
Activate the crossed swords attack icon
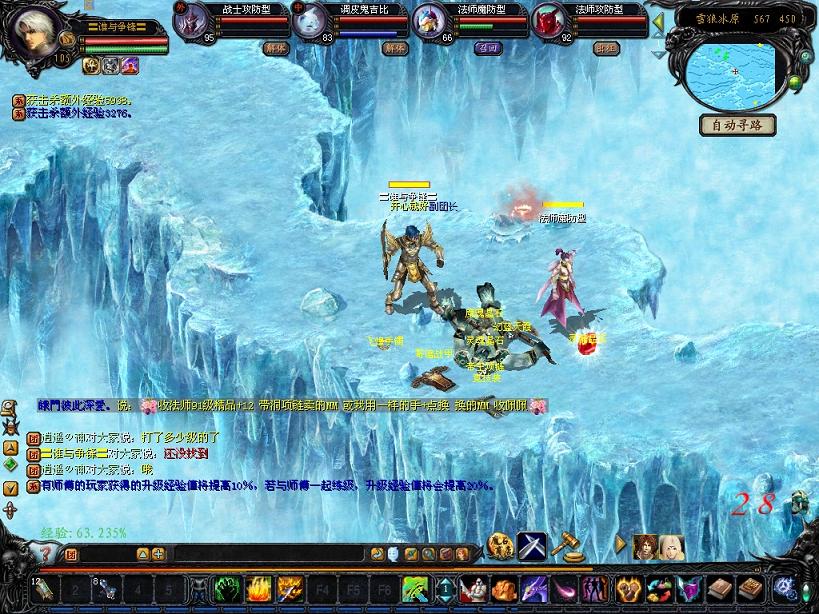pos(531,546)
